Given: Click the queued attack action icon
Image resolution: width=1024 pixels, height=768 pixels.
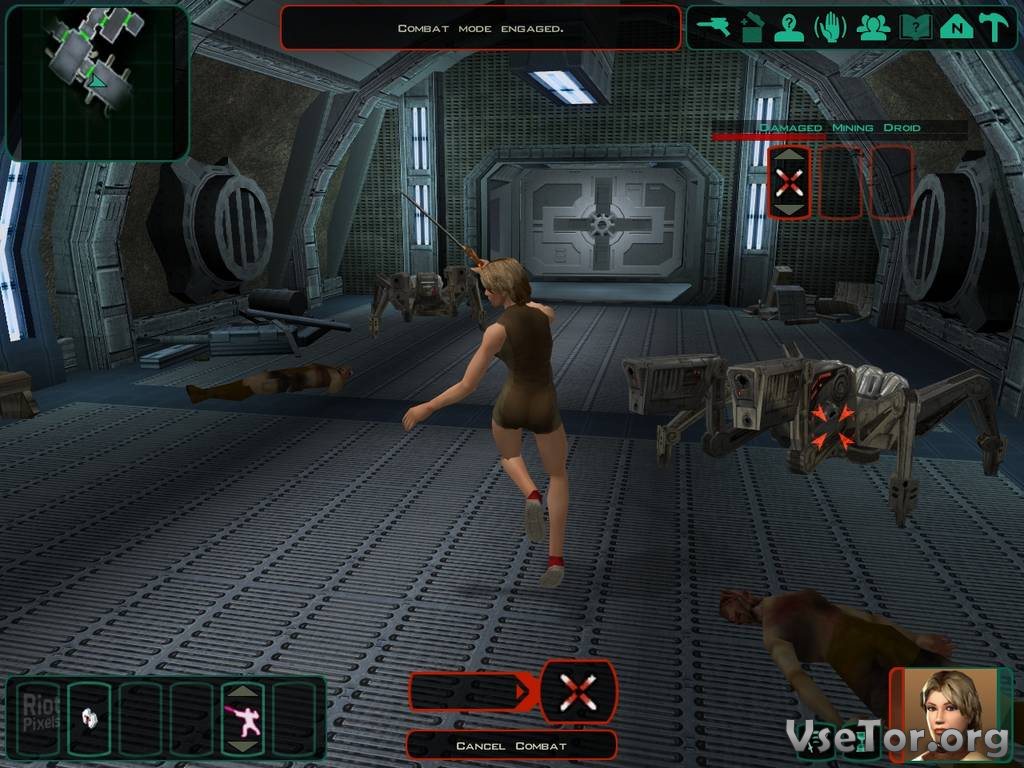Looking at the screenshot, I should click(578, 691).
